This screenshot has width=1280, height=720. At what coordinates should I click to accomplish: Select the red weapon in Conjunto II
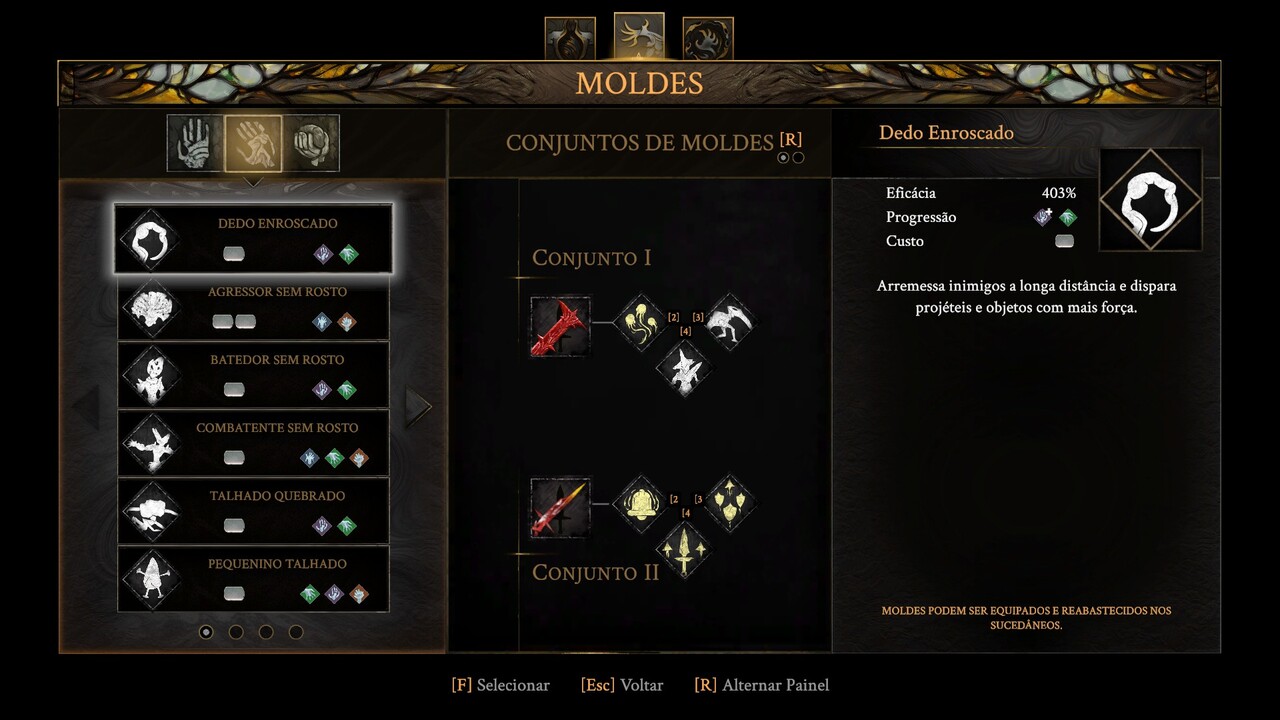(560, 507)
